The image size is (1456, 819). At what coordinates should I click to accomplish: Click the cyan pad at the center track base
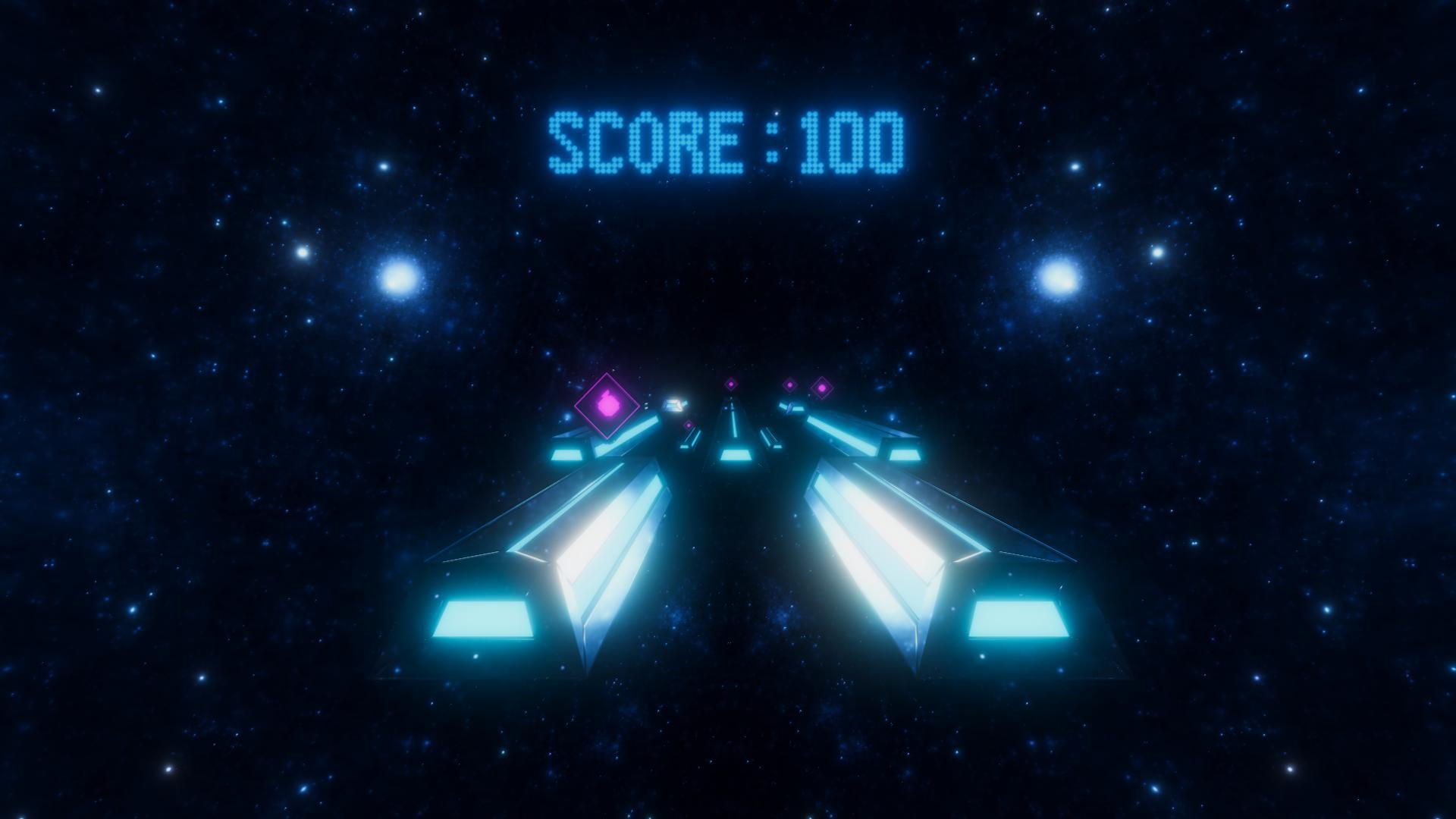[x=736, y=456]
